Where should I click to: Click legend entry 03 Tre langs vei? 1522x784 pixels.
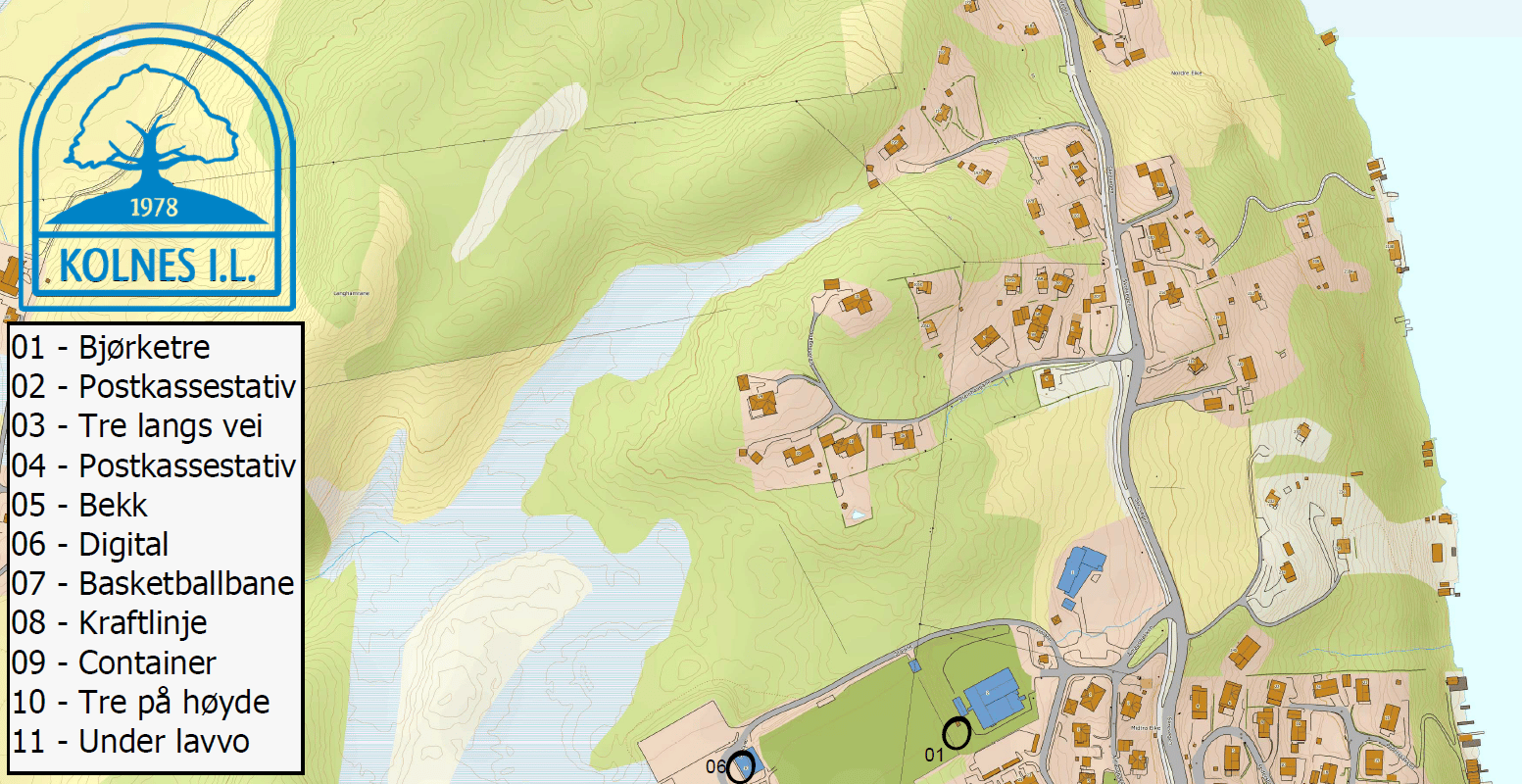click(x=137, y=426)
